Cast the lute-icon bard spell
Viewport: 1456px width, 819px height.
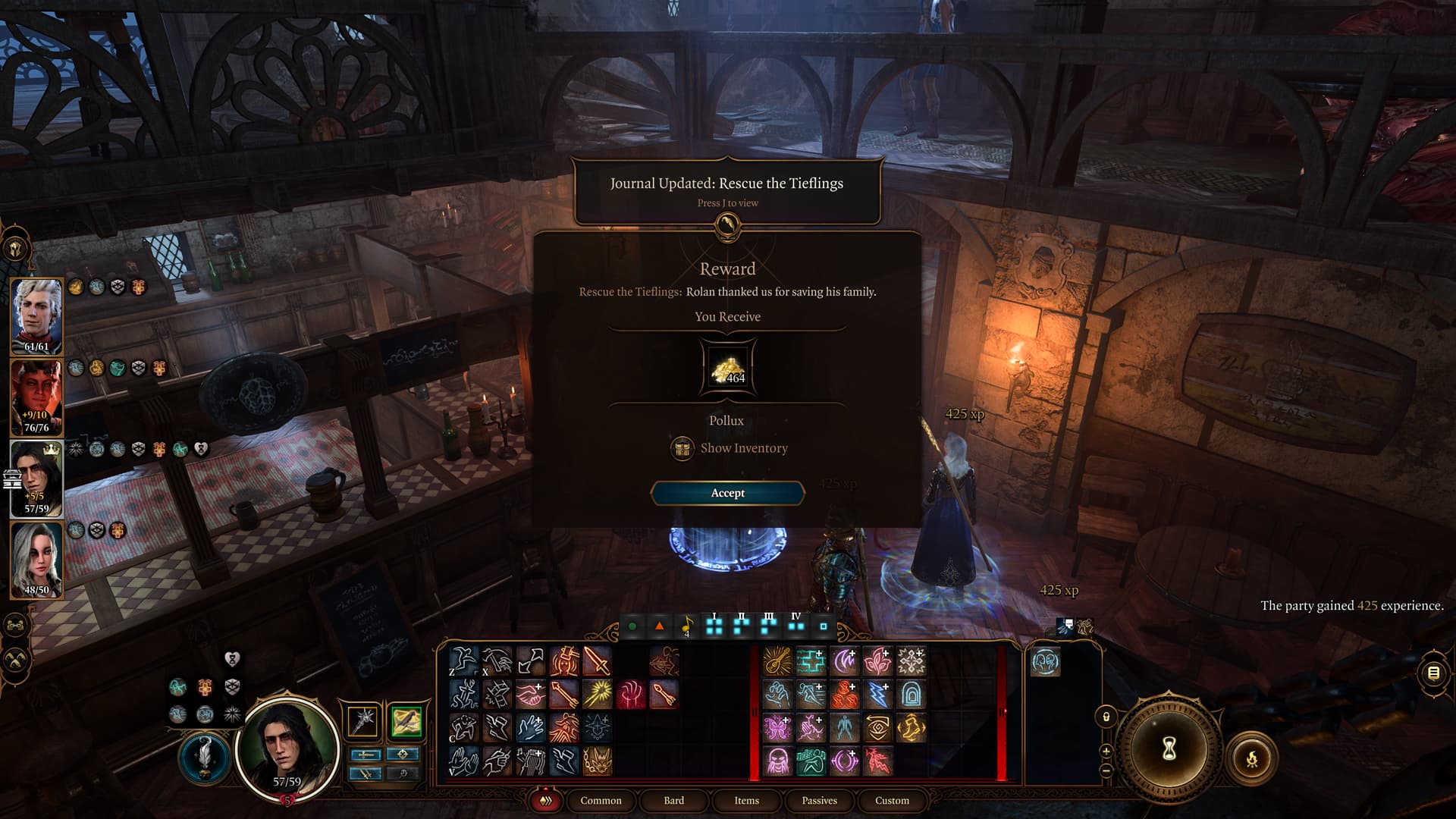pos(777,661)
